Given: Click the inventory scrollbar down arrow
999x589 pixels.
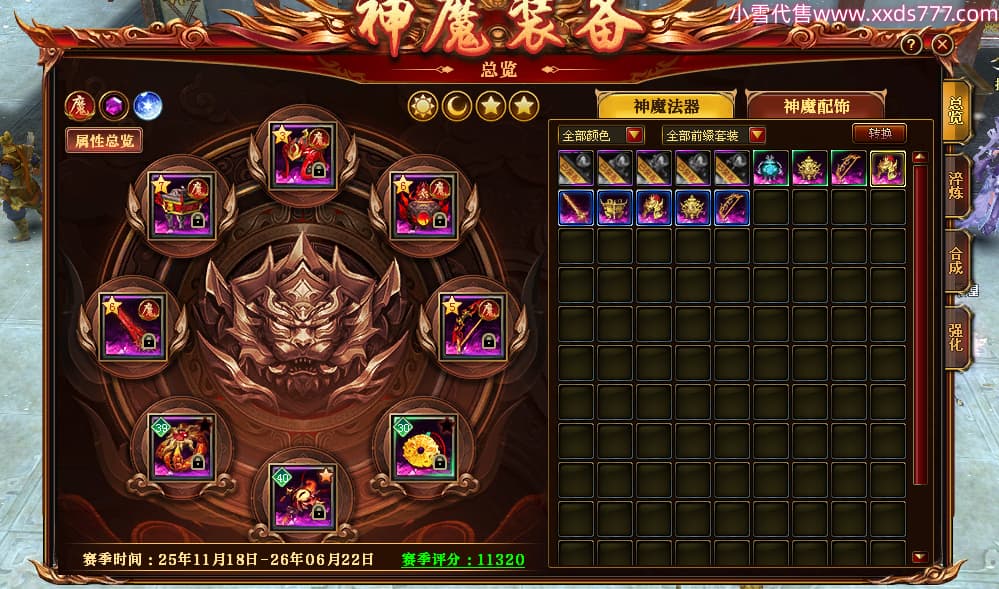Looking at the screenshot, I should [x=919, y=557].
